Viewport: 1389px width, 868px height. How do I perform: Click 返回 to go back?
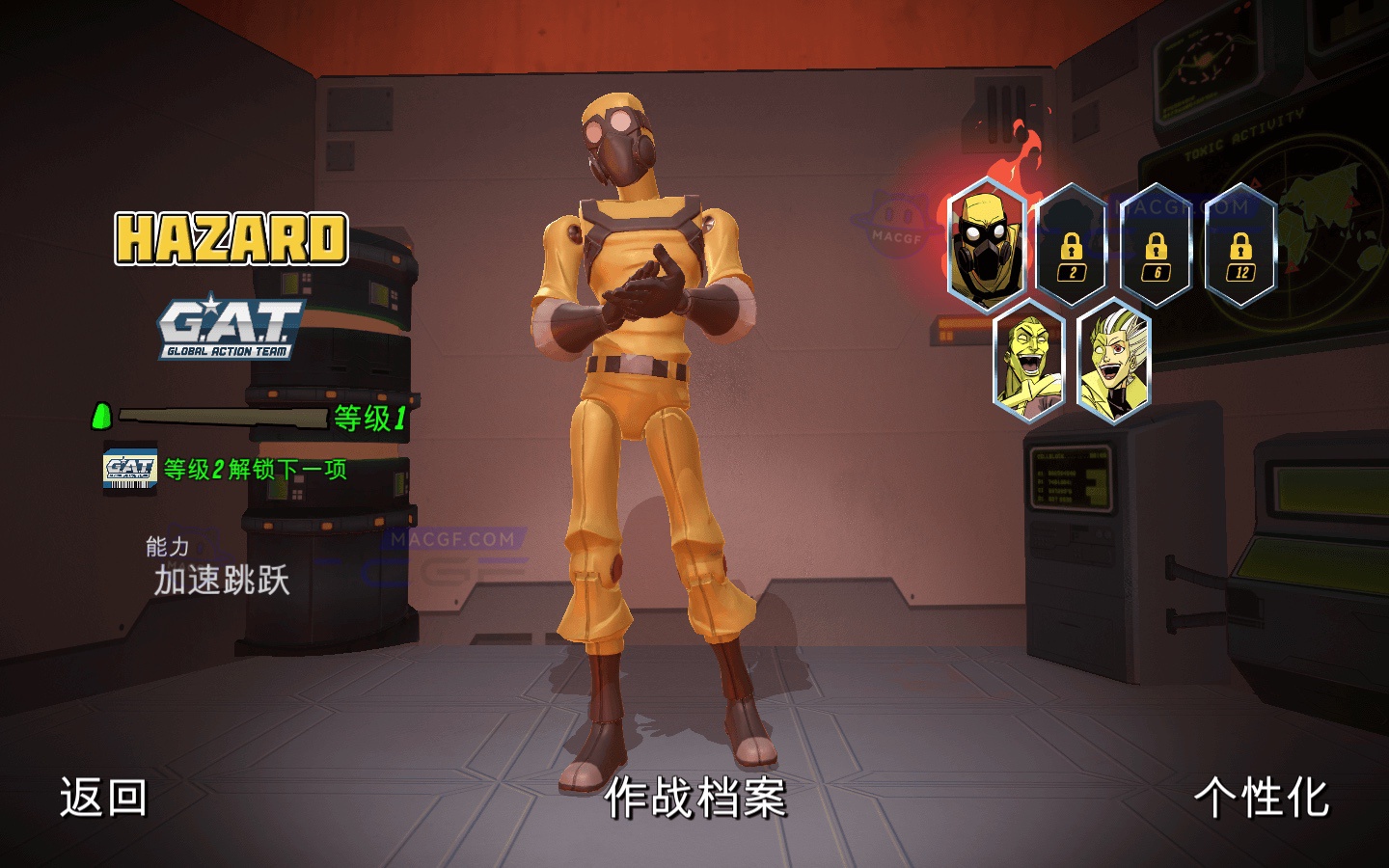click(102, 799)
